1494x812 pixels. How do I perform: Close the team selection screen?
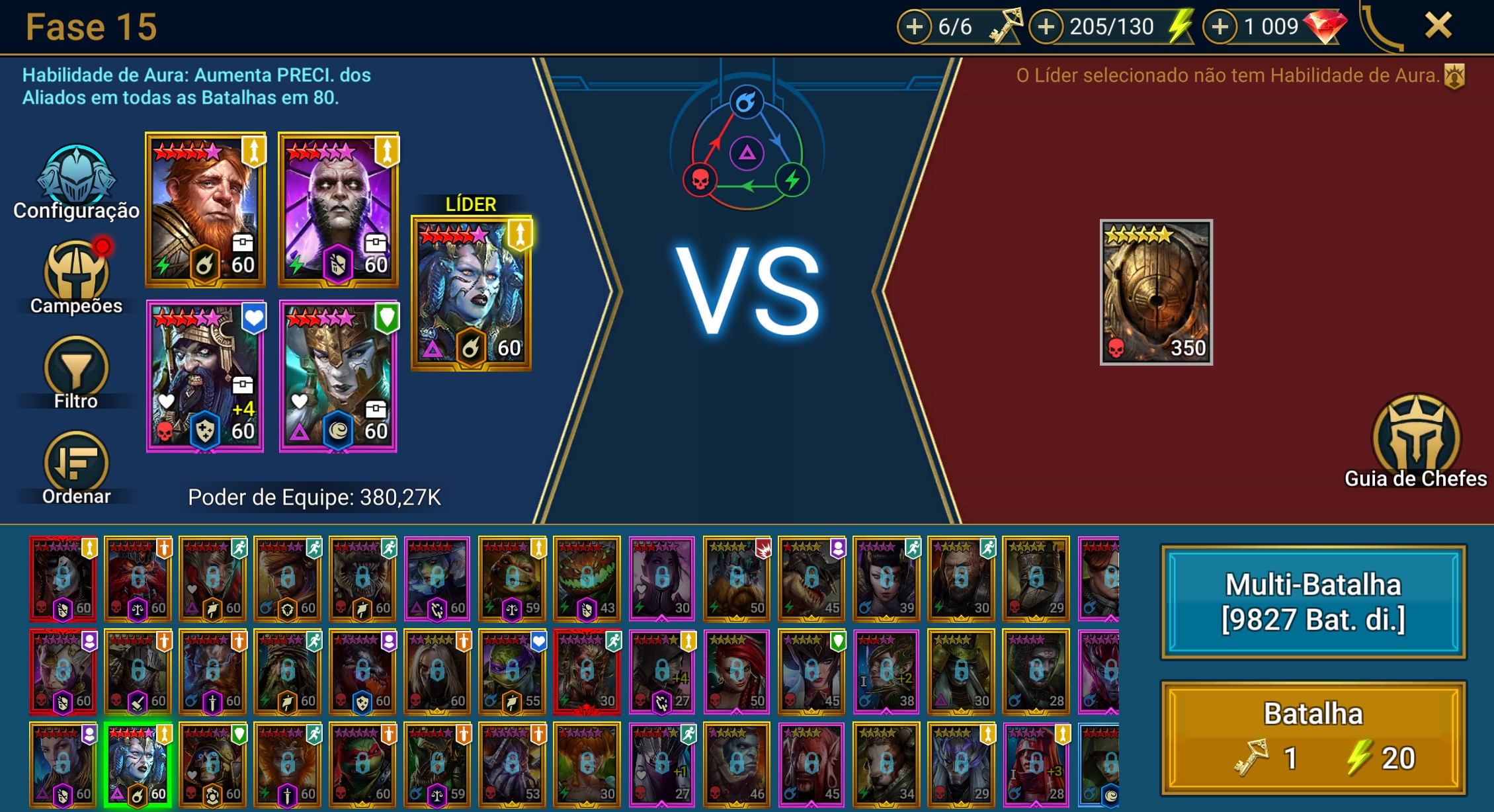(1438, 26)
